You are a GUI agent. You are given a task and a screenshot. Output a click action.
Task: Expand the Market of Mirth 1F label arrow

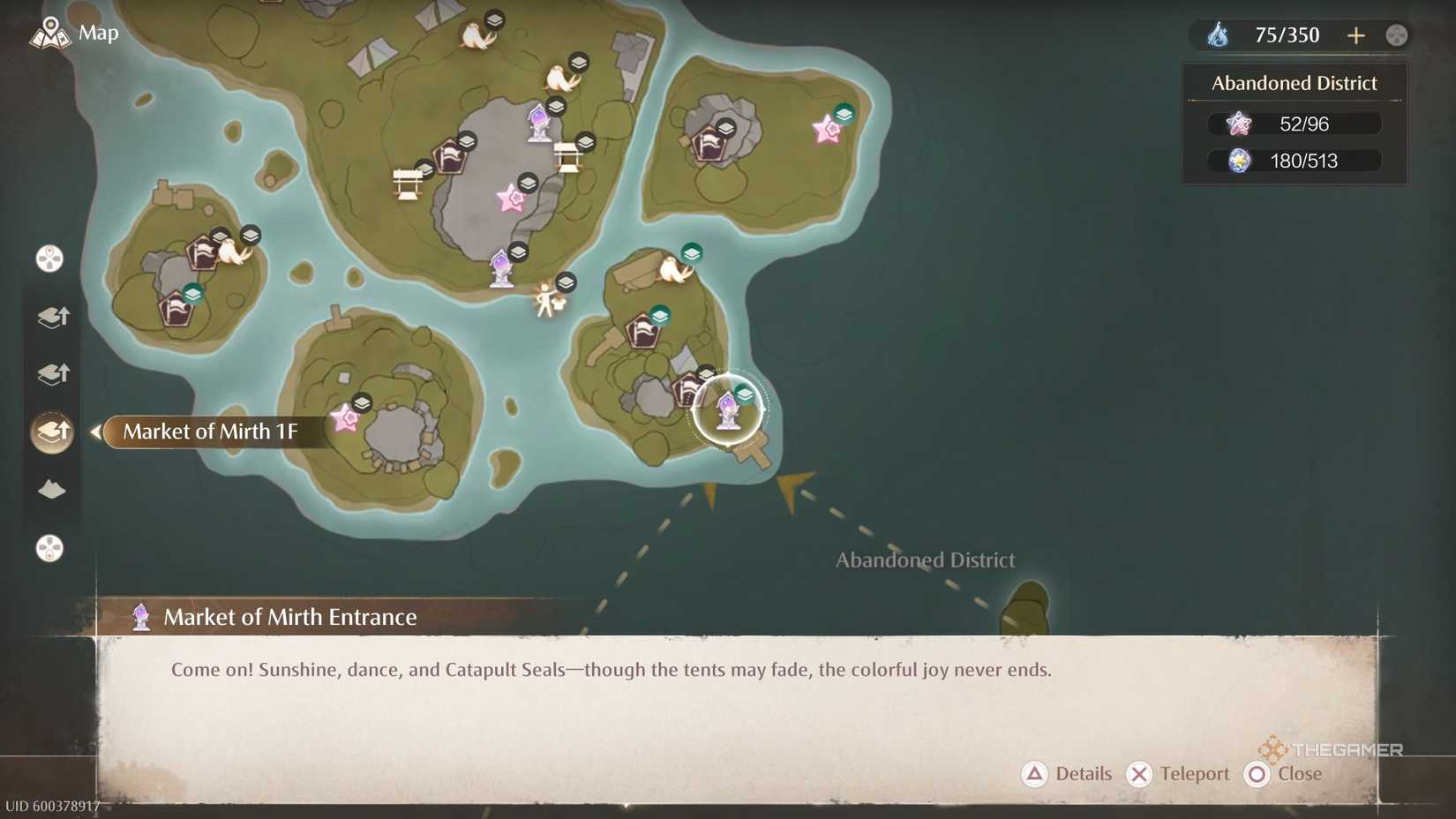tap(94, 432)
